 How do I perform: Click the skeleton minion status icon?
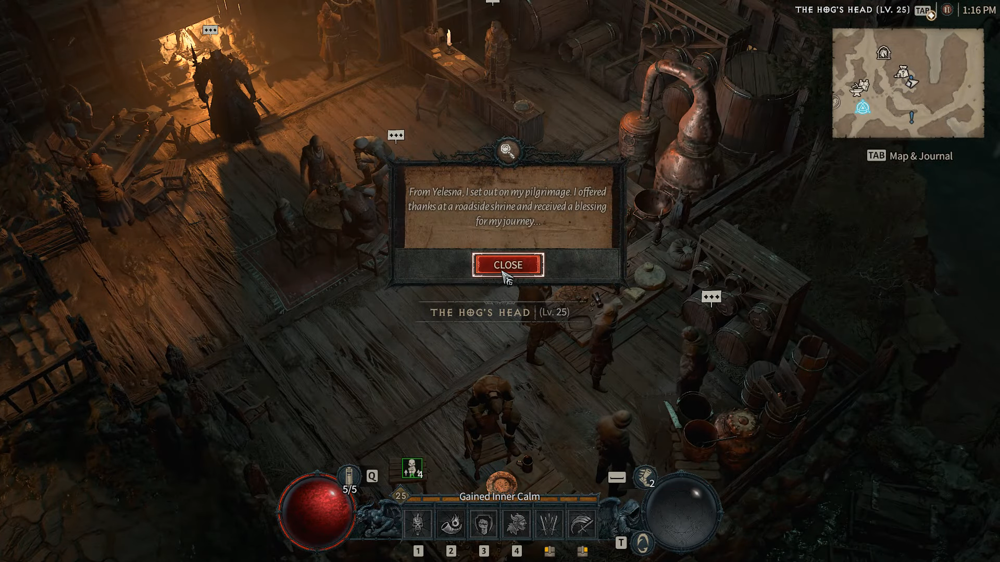pyautogui.click(x=411, y=468)
